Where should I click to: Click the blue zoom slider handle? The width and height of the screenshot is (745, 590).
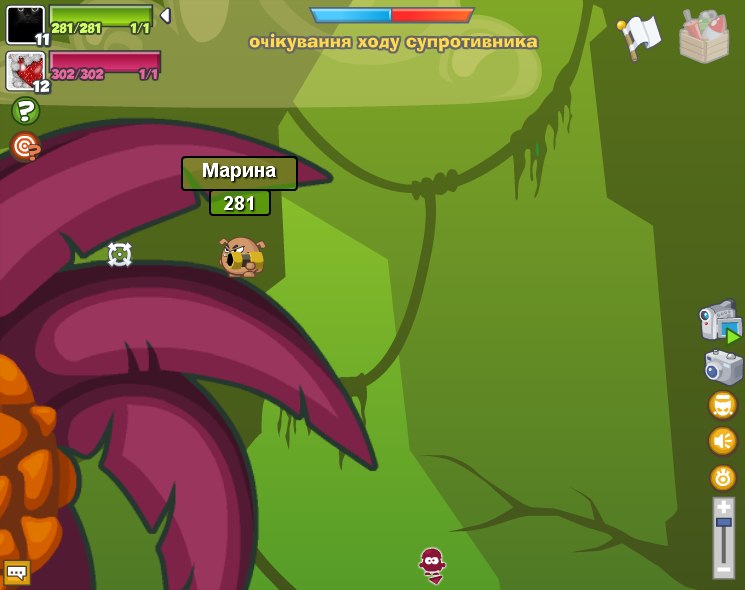tap(723, 522)
